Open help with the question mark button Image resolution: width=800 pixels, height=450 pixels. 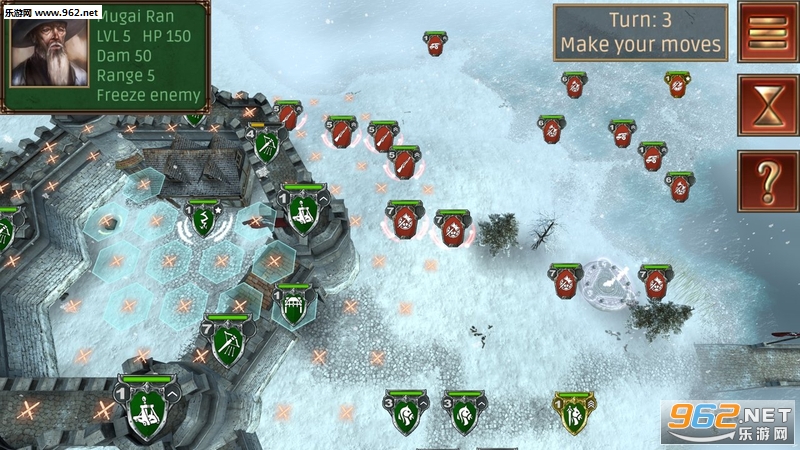pyautogui.click(x=767, y=181)
